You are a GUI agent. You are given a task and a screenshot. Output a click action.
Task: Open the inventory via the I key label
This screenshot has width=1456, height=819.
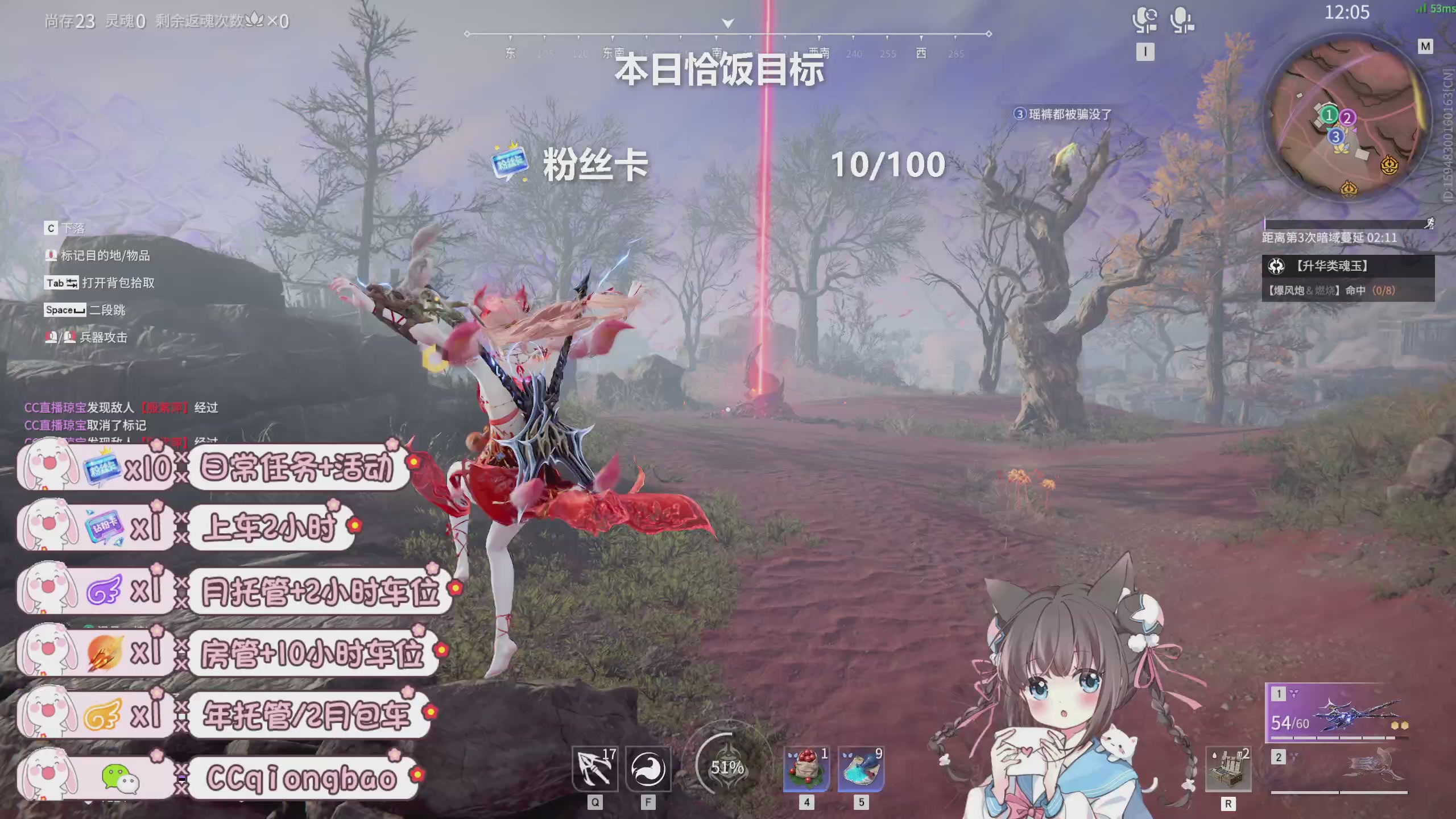(1145, 52)
